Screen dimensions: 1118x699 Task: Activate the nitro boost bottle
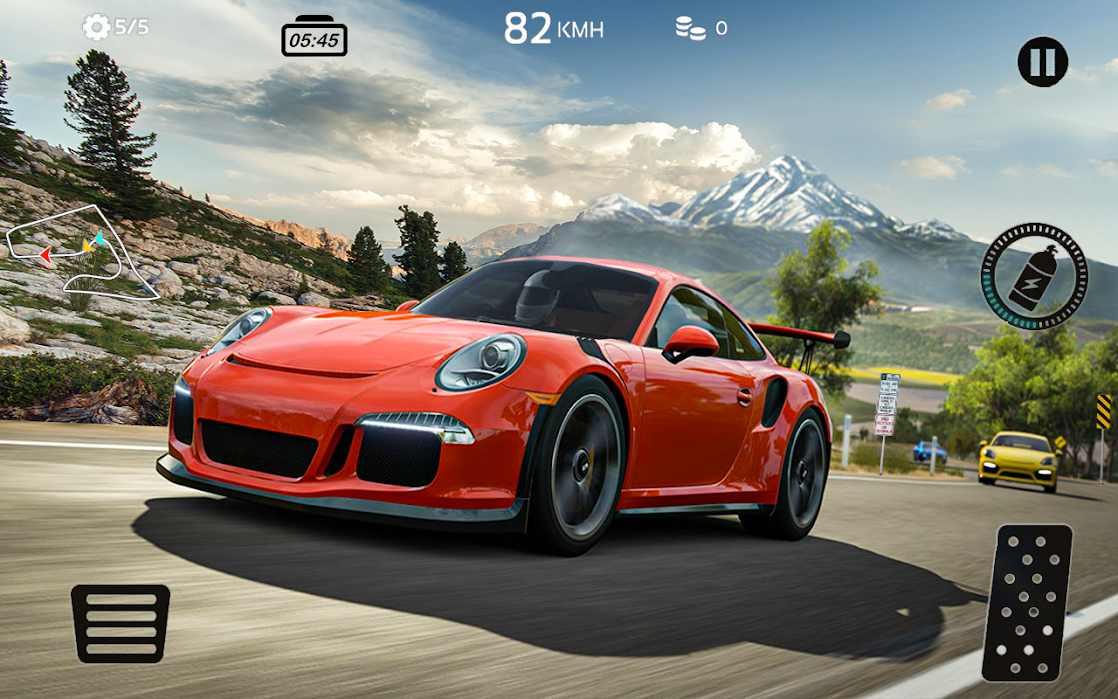pyautogui.click(x=1033, y=275)
